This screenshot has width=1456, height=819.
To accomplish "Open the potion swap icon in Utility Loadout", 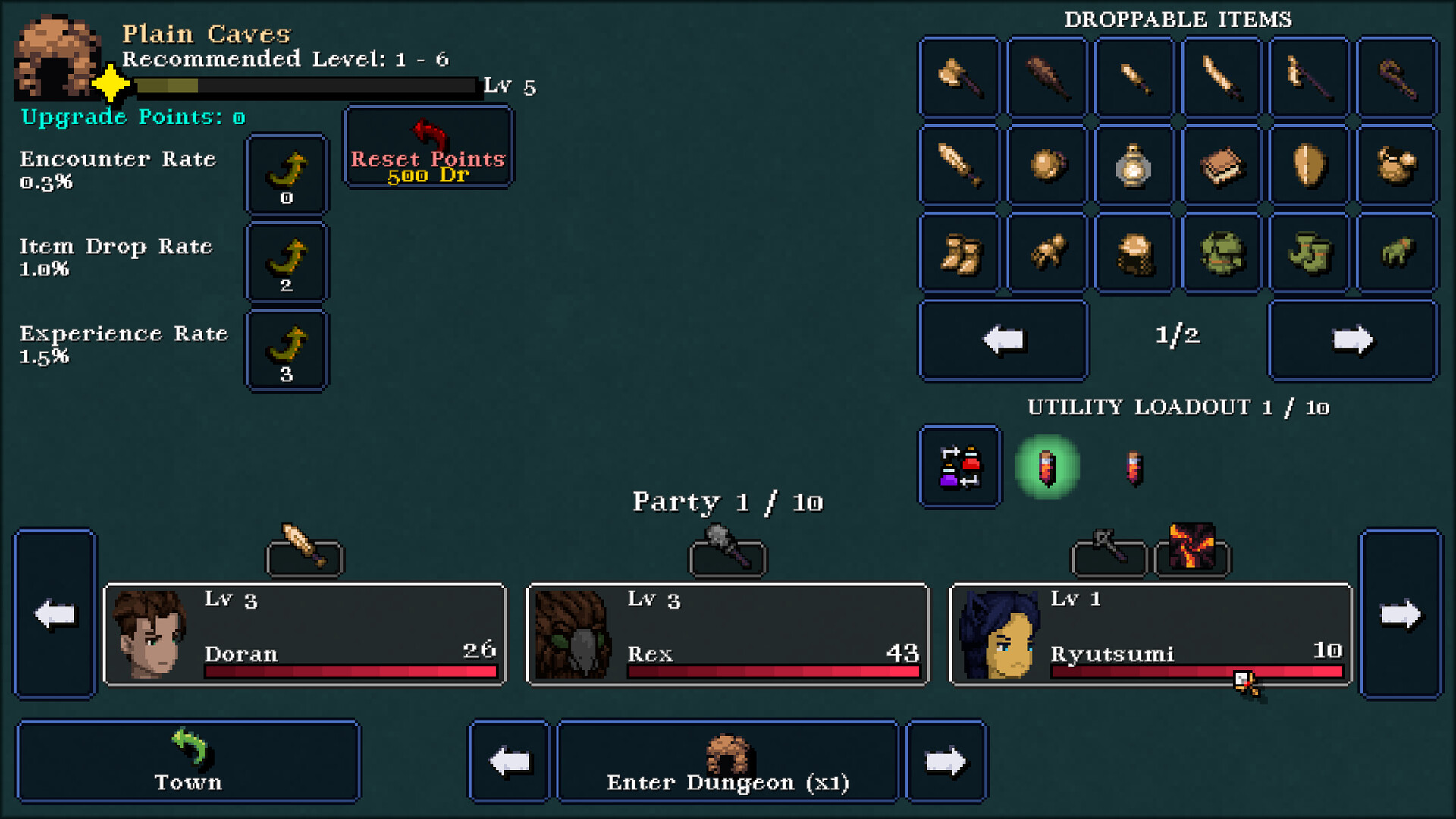I will pyautogui.click(x=959, y=466).
